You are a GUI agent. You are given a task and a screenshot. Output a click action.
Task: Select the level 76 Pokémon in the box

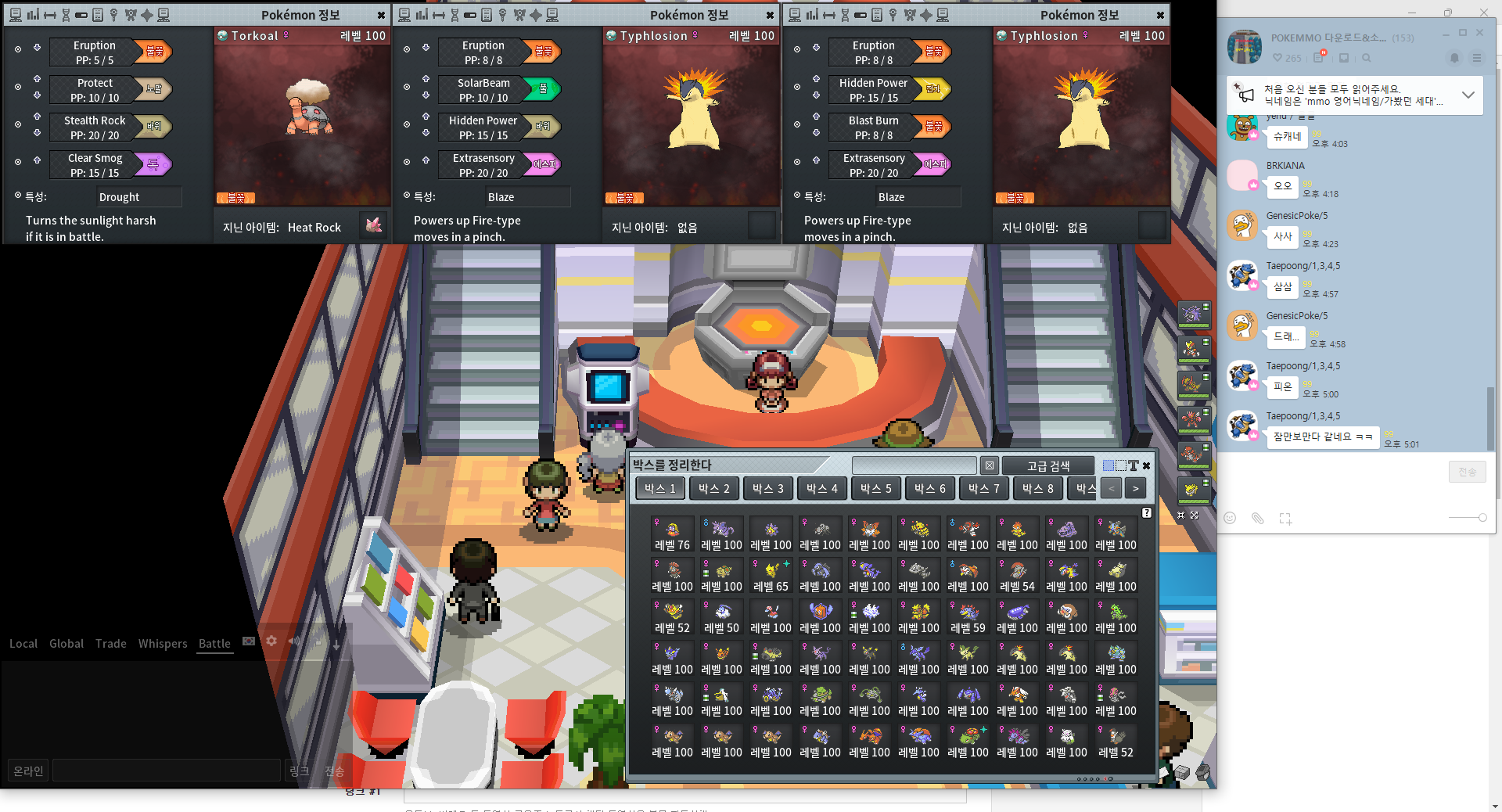(672, 535)
